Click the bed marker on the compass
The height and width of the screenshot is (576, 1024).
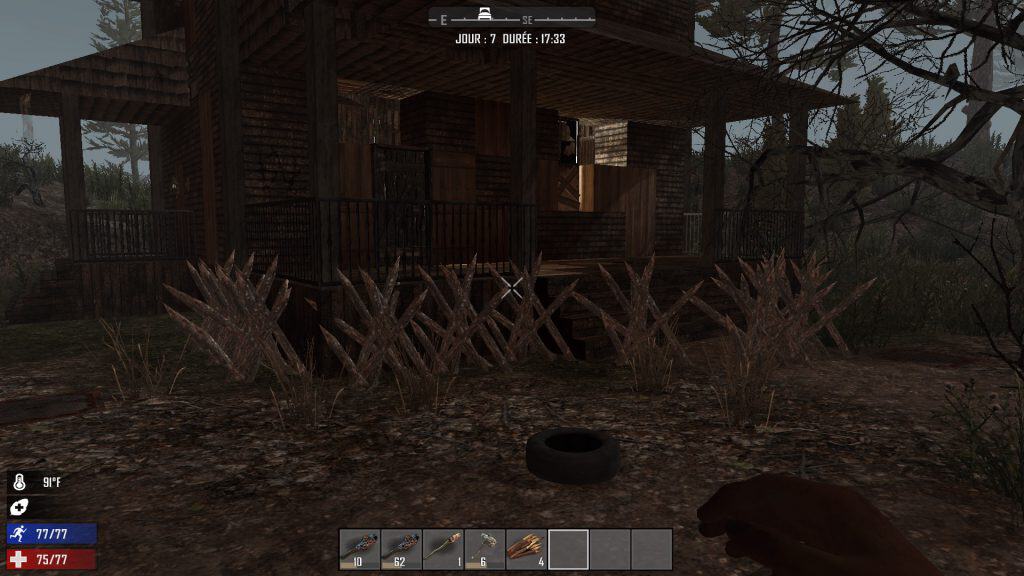tap(487, 15)
